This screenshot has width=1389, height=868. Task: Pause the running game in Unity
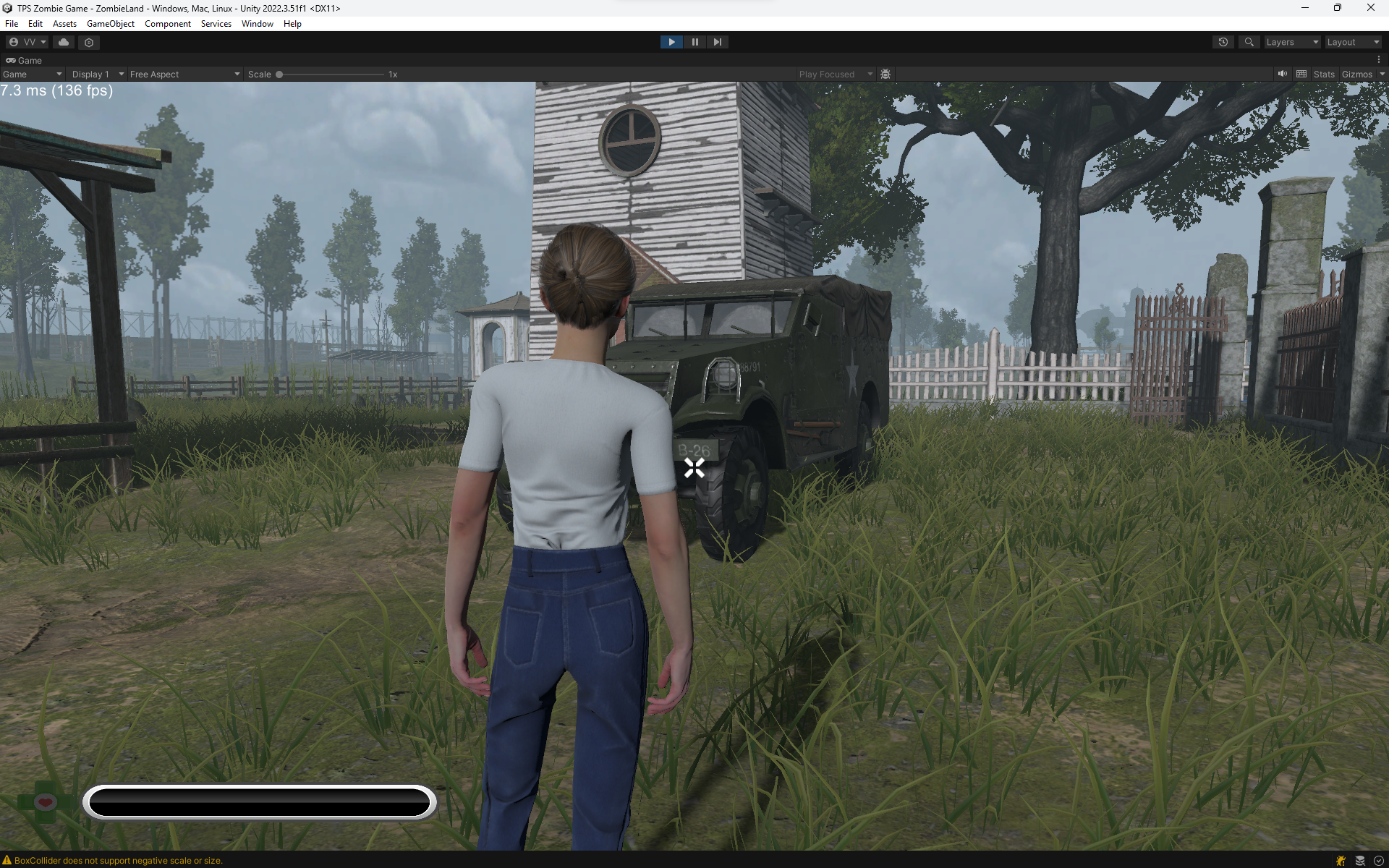click(694, 42)
